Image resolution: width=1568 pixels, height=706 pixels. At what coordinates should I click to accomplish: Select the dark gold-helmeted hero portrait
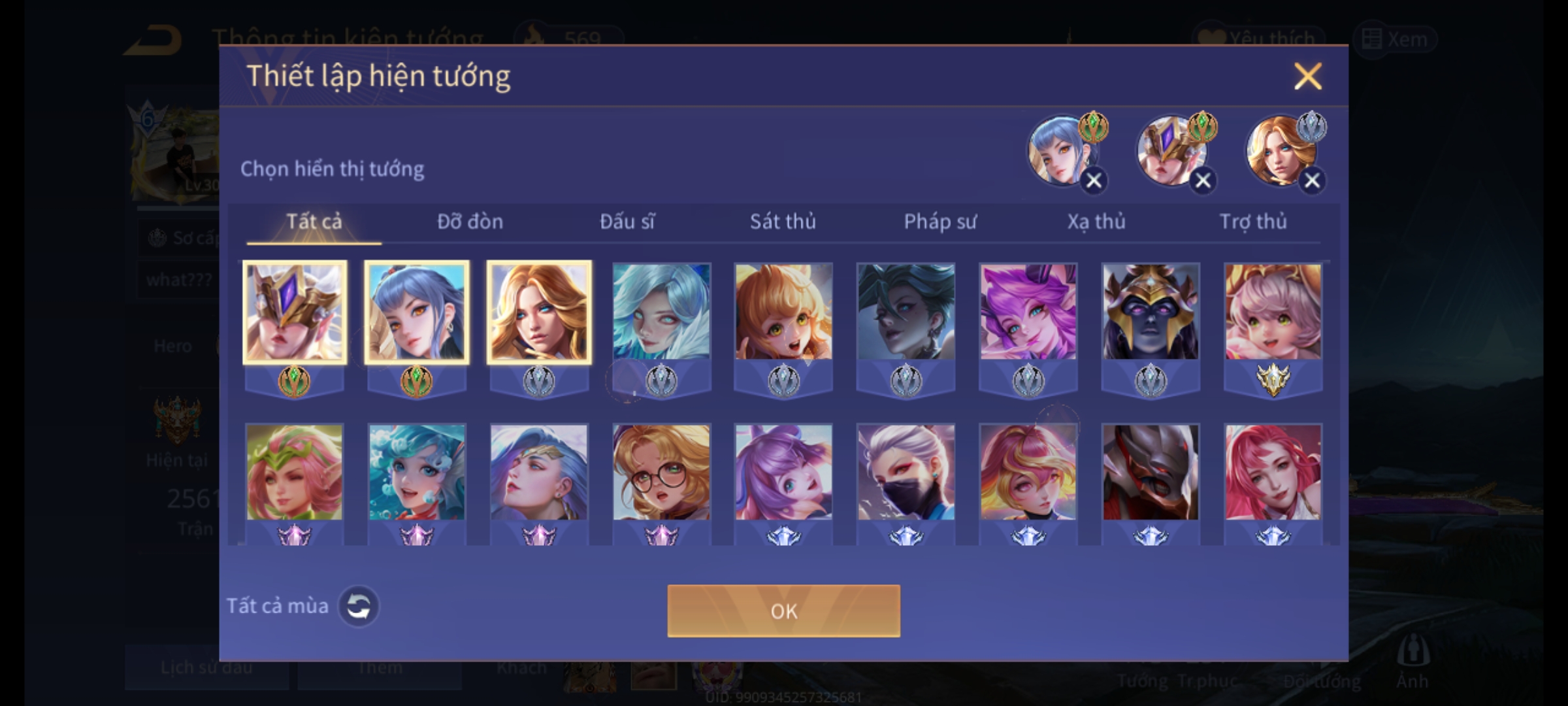tap(1151, 312)
